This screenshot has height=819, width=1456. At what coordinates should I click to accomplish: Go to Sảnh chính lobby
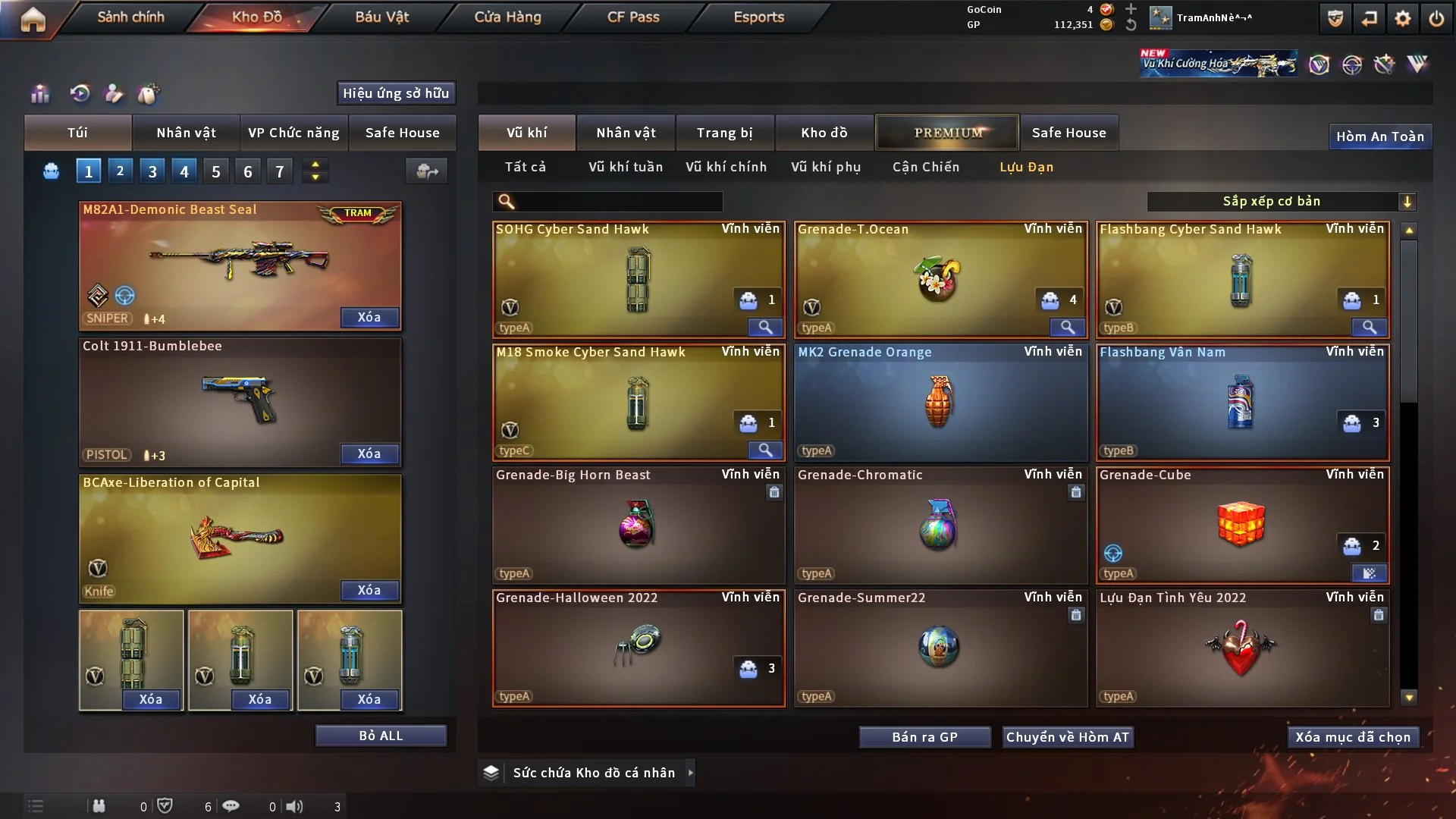(x=130, y=17)
